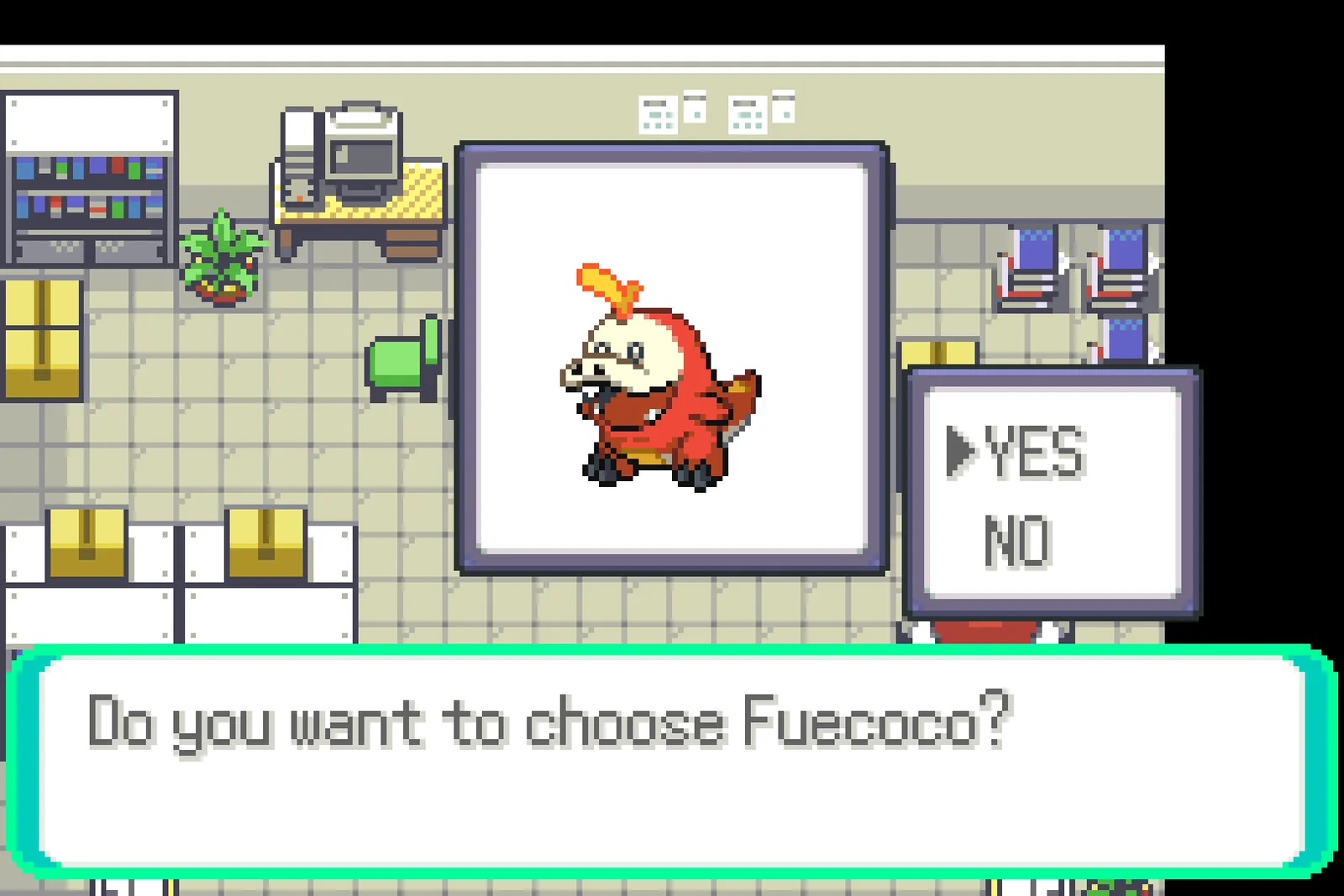Image resolution: width=1344 pixels, height=896 pixels.
Task: Click the computer on the desk
Action: (x=361, y=155)
